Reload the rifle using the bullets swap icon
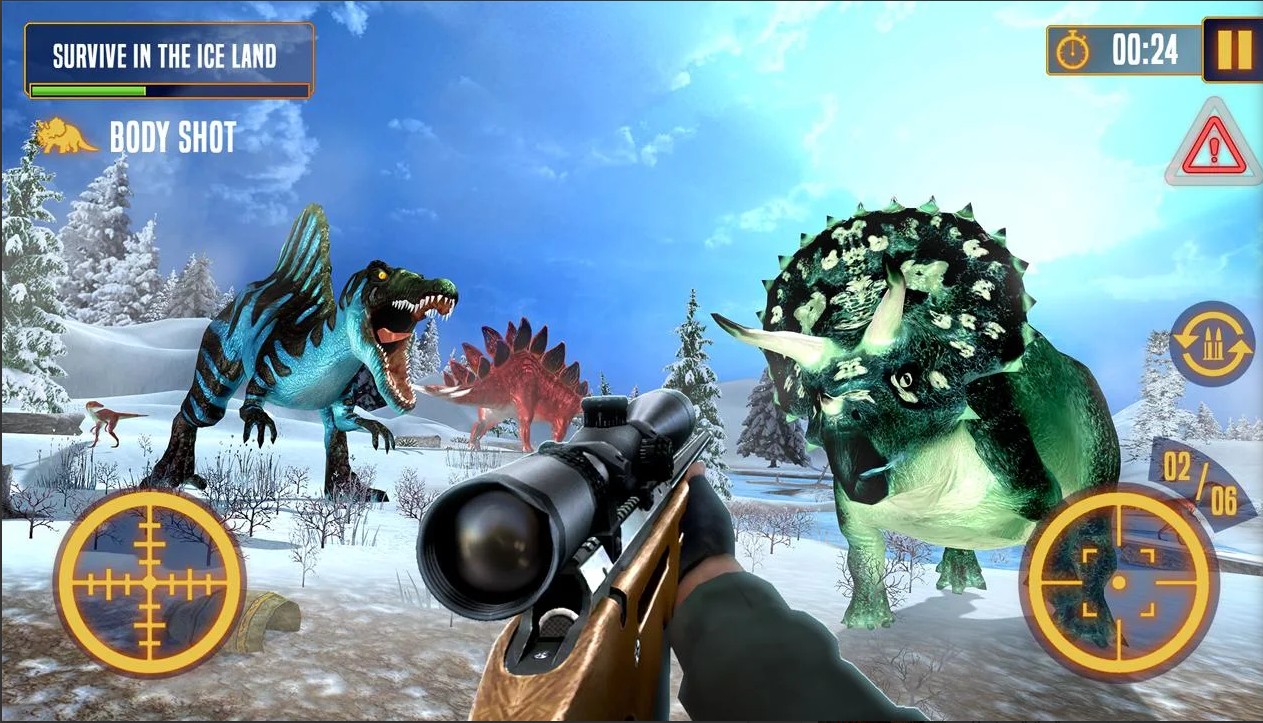Viewport: 1263px width, 723px height. (x=1211, y=344)
